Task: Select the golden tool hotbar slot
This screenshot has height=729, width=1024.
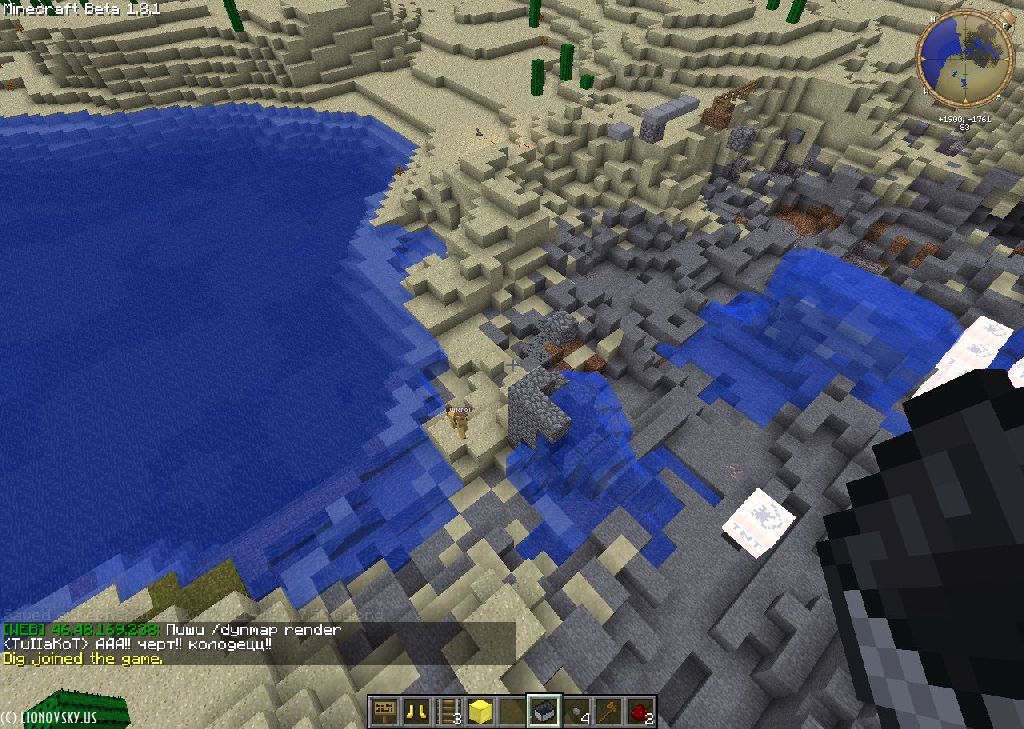Action: [x=609, y=711]
